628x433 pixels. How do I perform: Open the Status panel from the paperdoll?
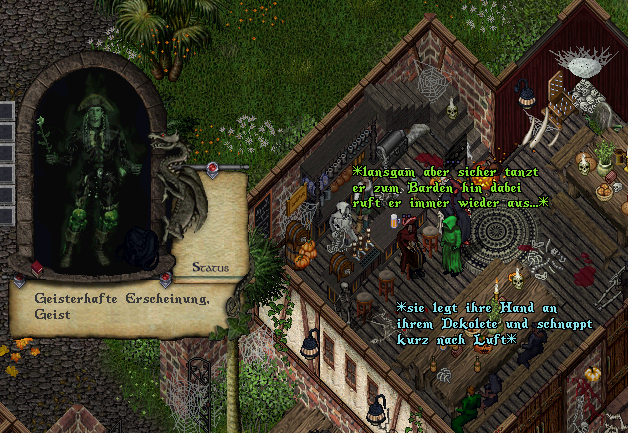coord(210,267)
